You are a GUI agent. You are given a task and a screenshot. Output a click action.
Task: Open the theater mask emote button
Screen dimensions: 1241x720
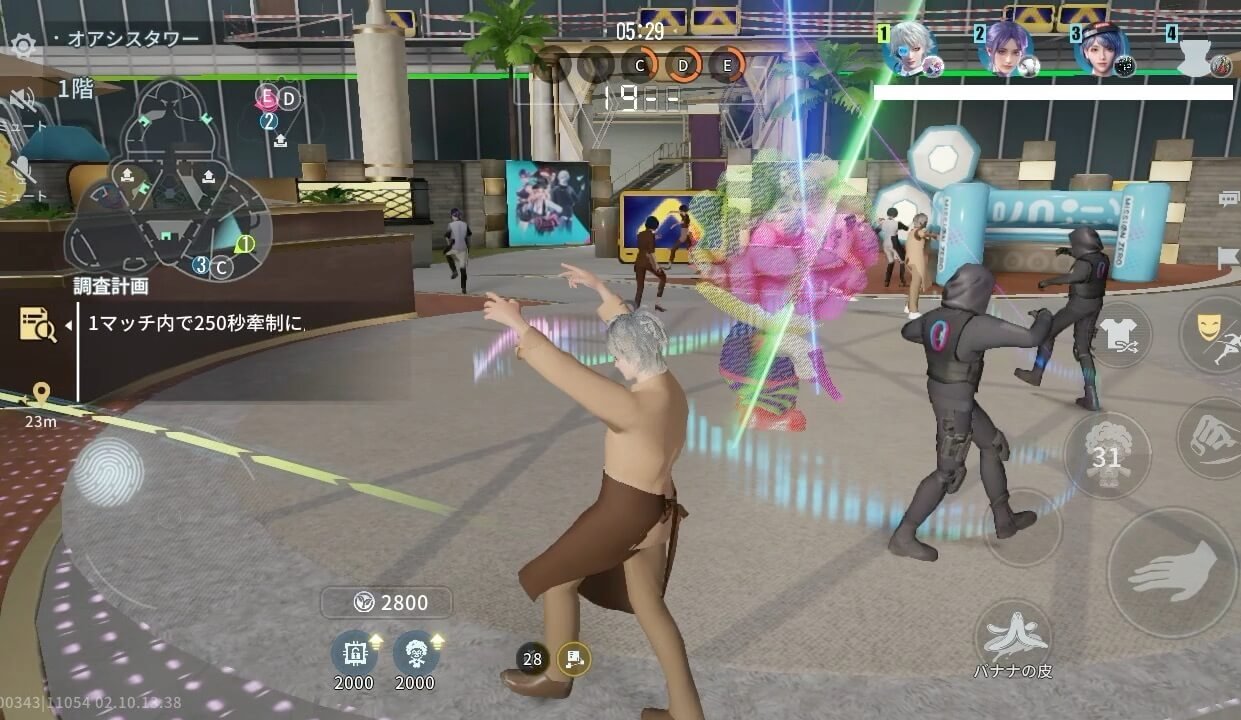point(1211,332)
